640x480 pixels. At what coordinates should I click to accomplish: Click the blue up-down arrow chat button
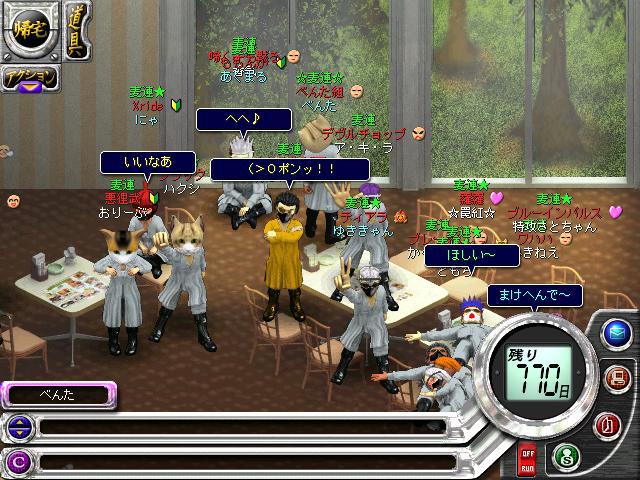click(x=17, y=428)
